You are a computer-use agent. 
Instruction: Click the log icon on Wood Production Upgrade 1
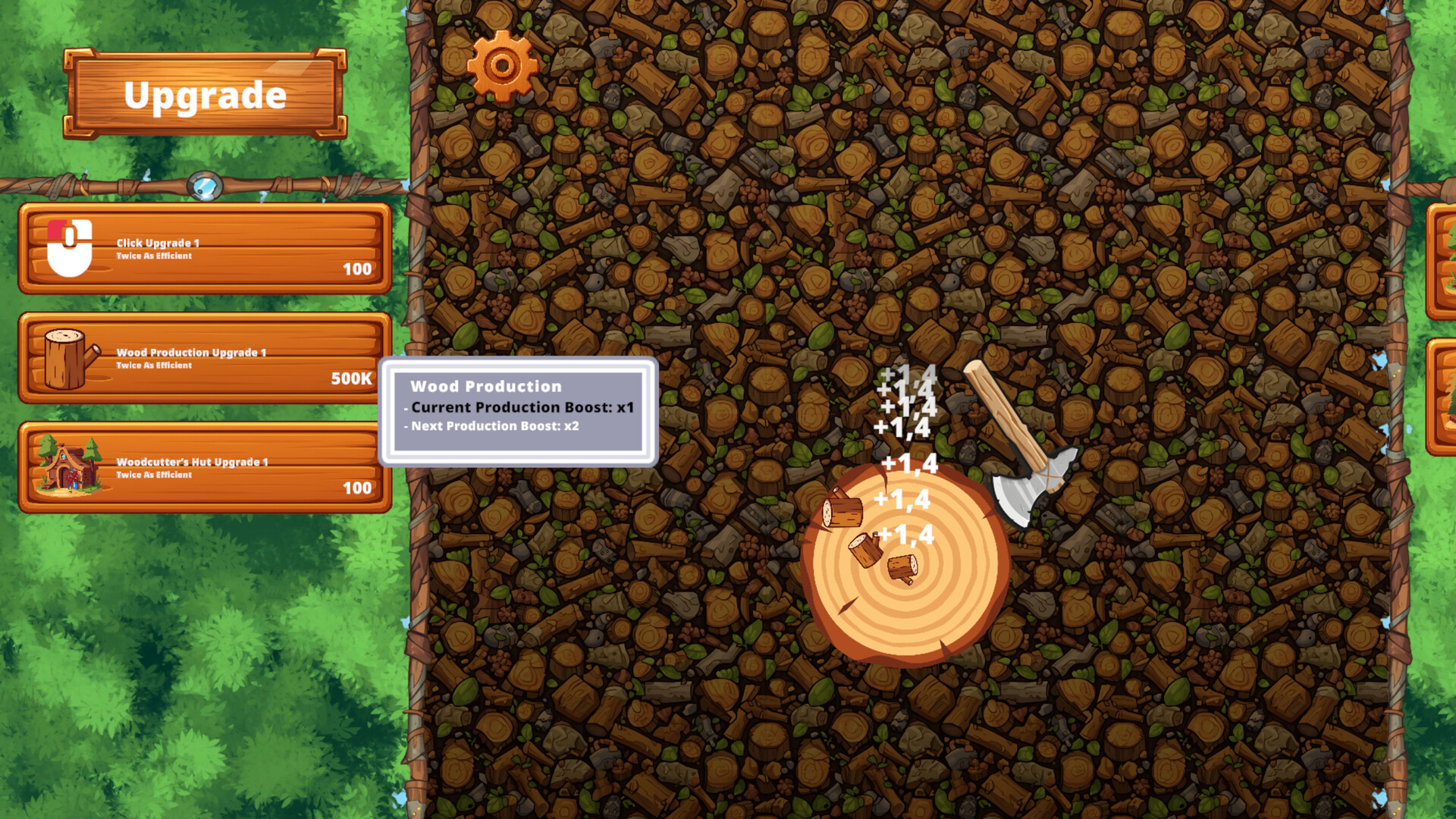point(67,359)
